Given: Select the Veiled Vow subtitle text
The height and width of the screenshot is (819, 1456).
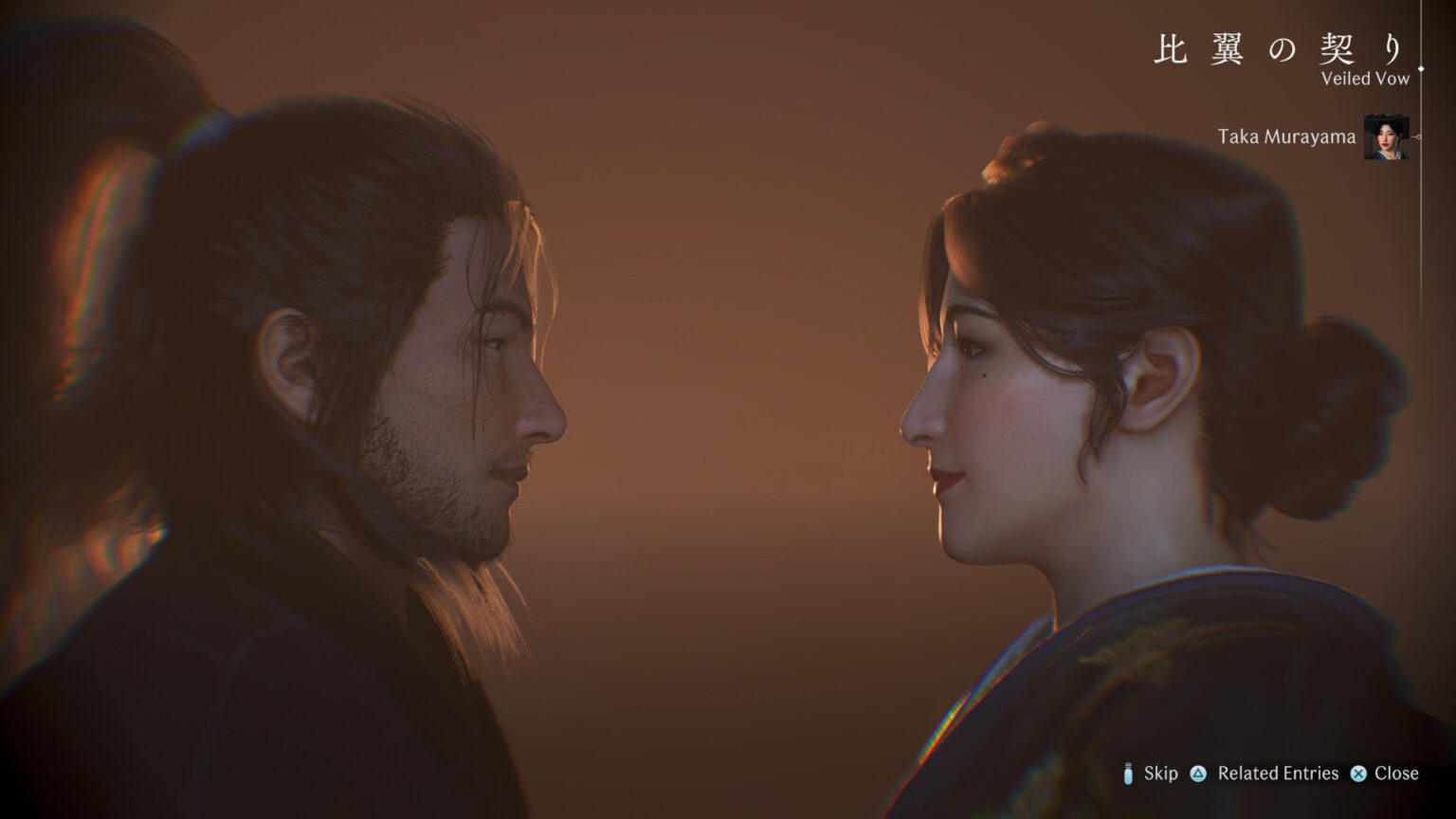Looking at the screenshot, I should tap(1363, 81).
